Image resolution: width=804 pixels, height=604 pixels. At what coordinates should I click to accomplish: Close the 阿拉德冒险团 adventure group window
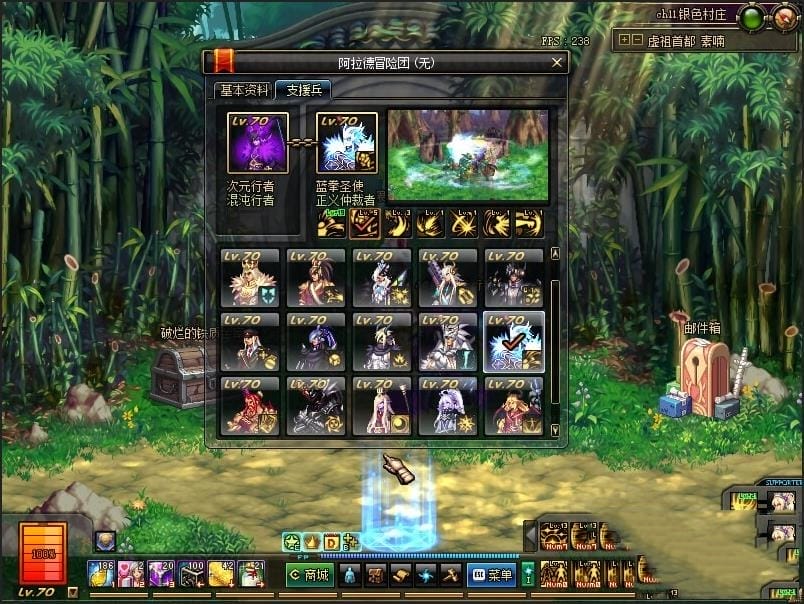coord(557,63)
